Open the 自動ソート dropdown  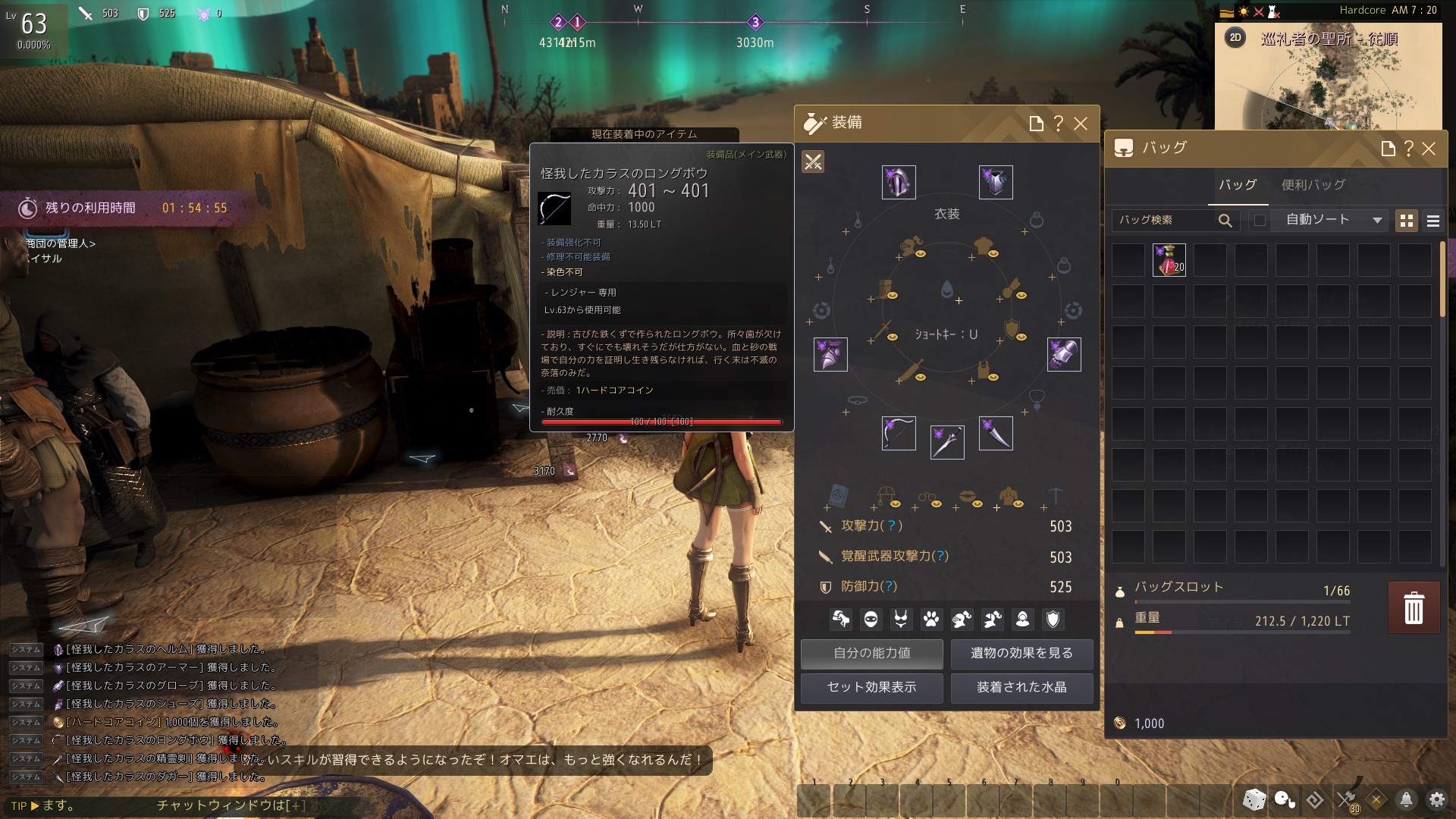tap(1332, 220)
